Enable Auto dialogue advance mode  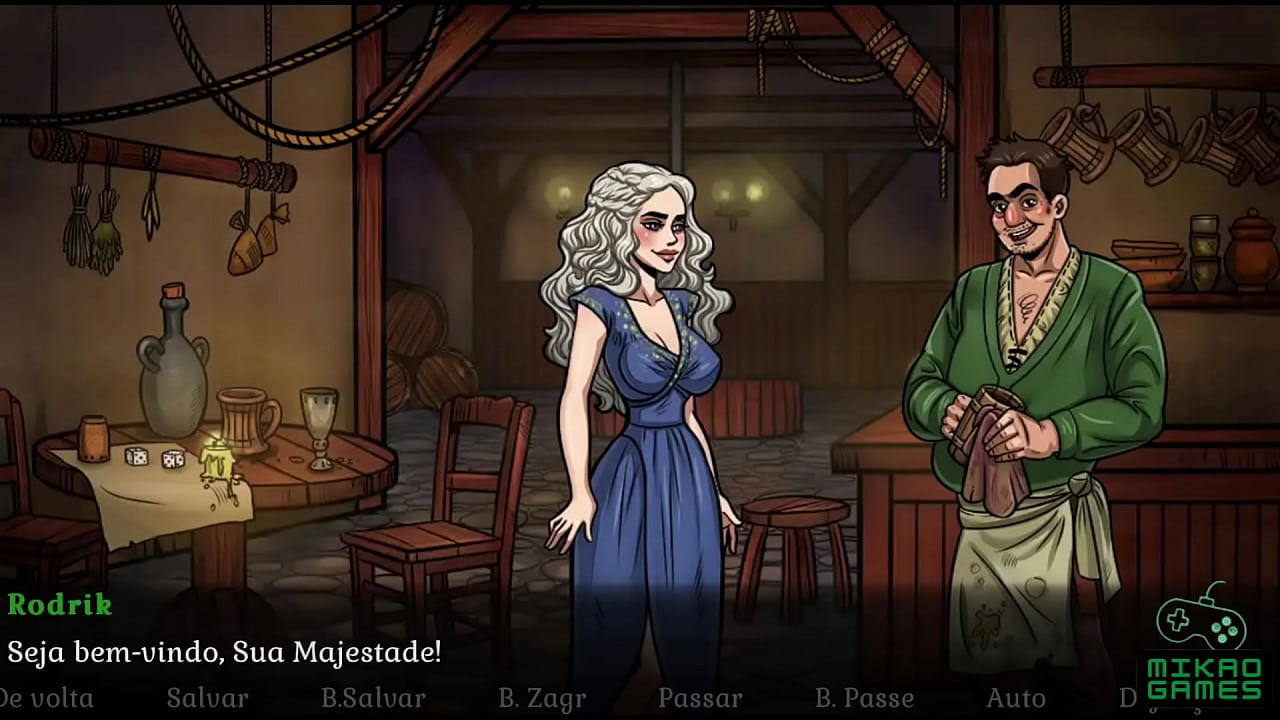click(1016, 697)
